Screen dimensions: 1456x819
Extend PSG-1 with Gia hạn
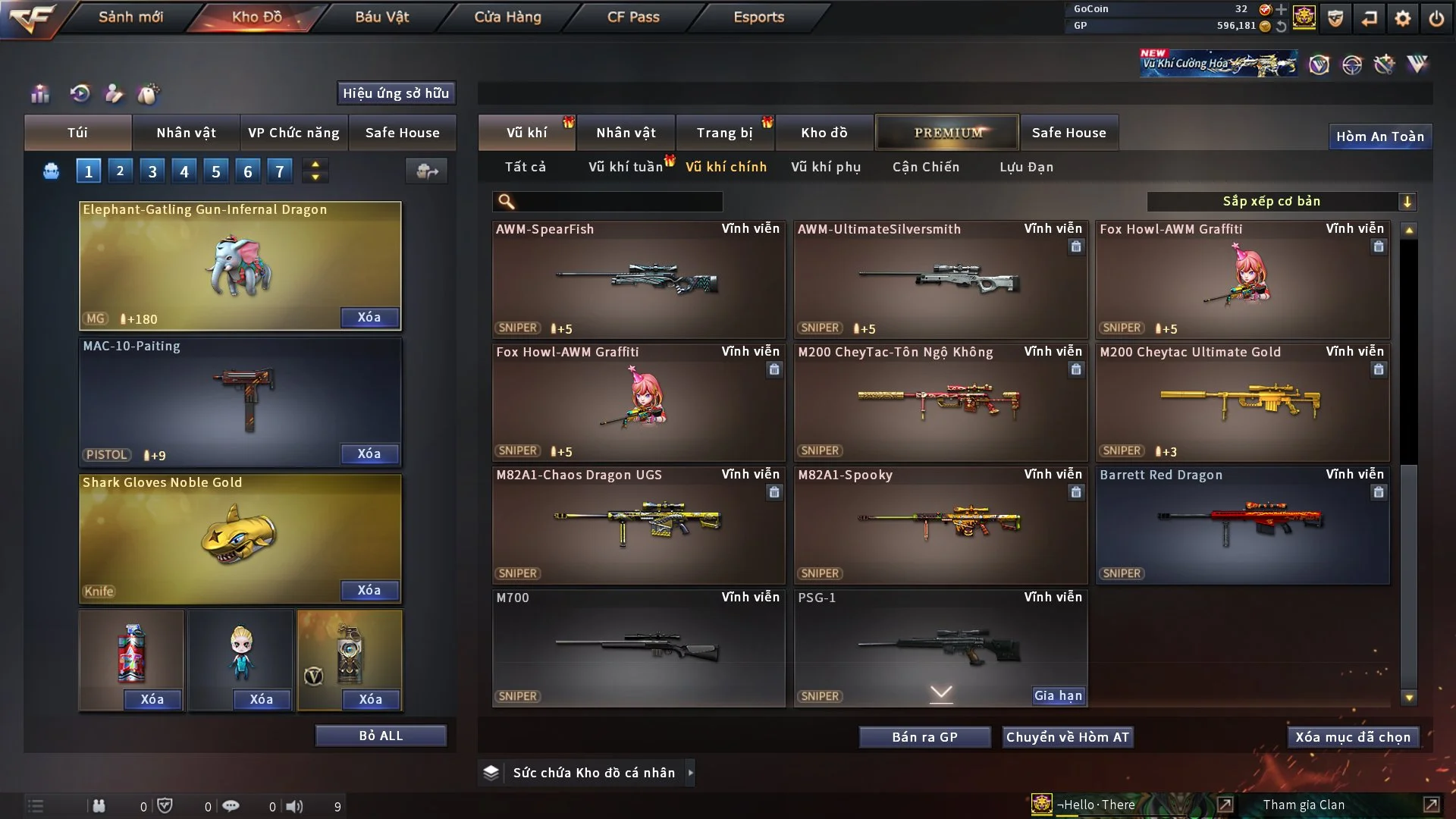pyautogui.click(x=1058, y=695)
